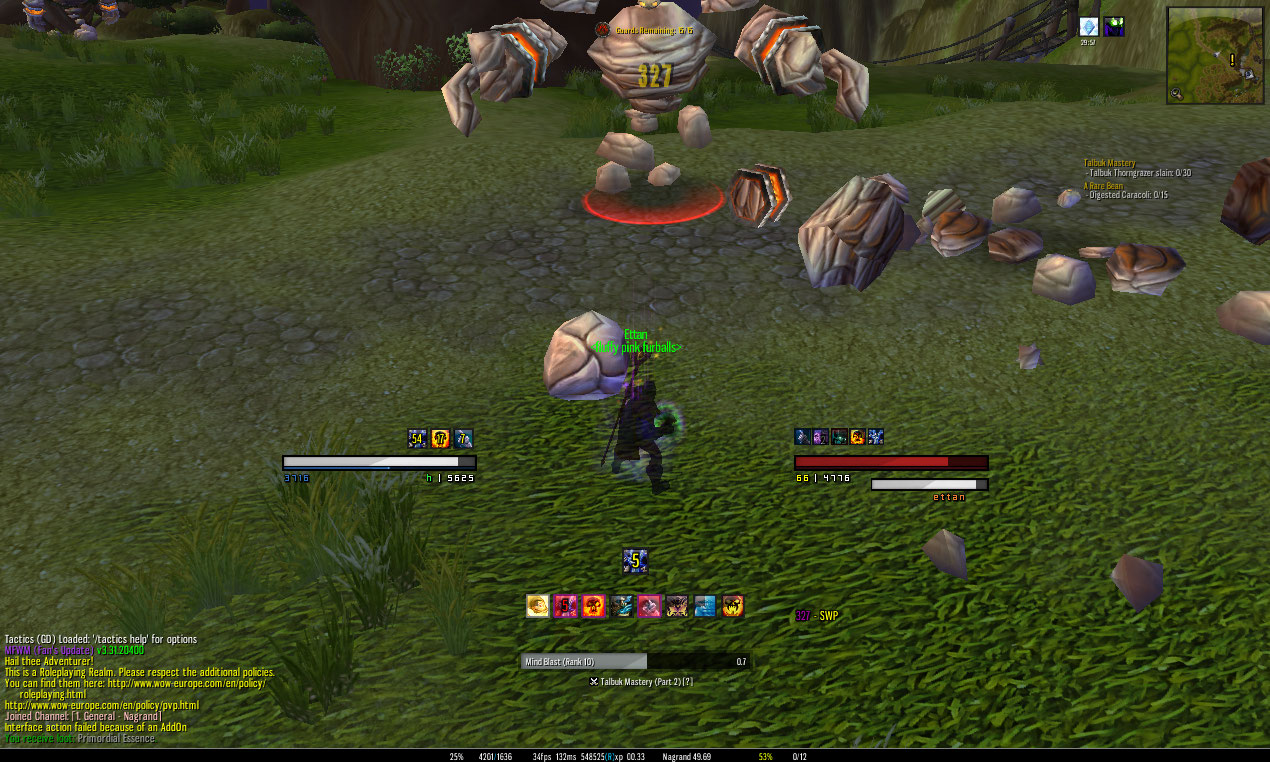Viewport: 1270px width, 762px height.
Task: Select the standalone cooldown icon showing 5
Action: pyautogui.click(x=634, y=561)
